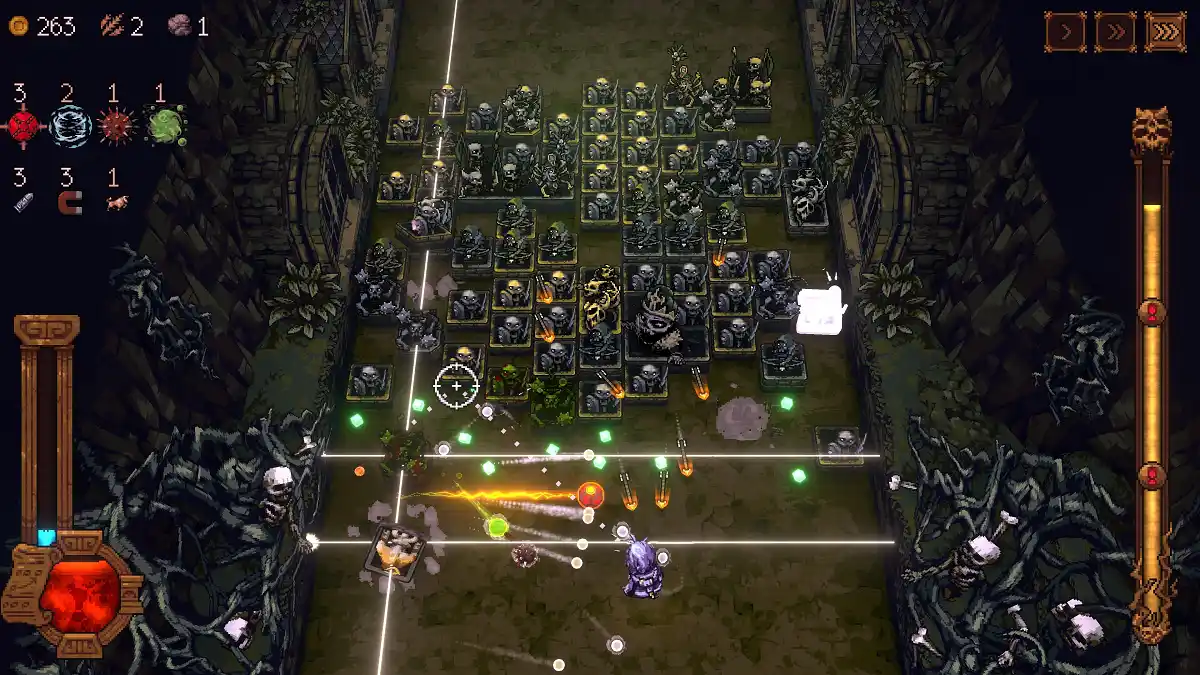Choose the spiked red ball icon

click(x=116, y=127)
